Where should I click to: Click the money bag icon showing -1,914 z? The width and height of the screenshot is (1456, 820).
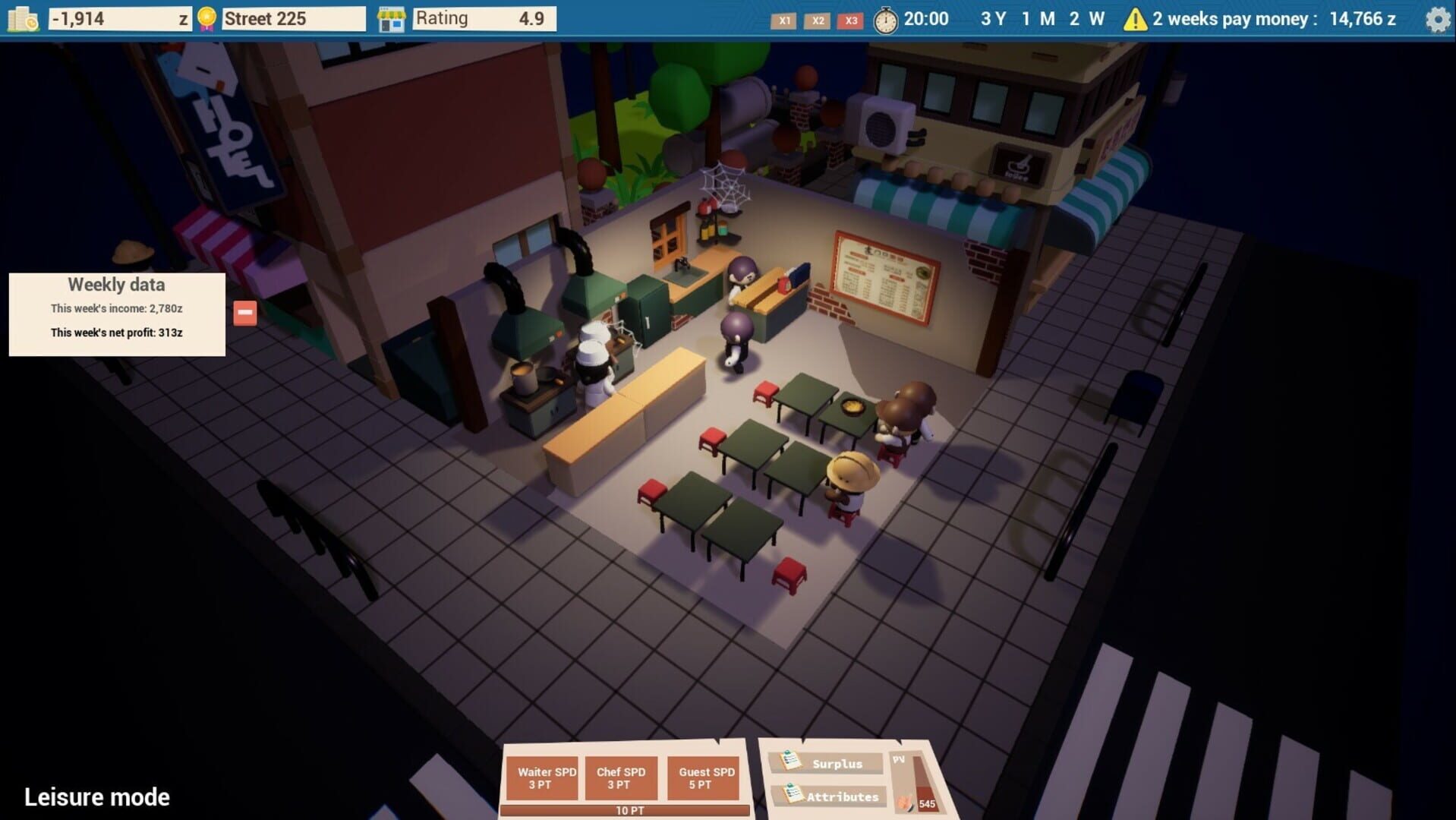[x=24, y=17]
